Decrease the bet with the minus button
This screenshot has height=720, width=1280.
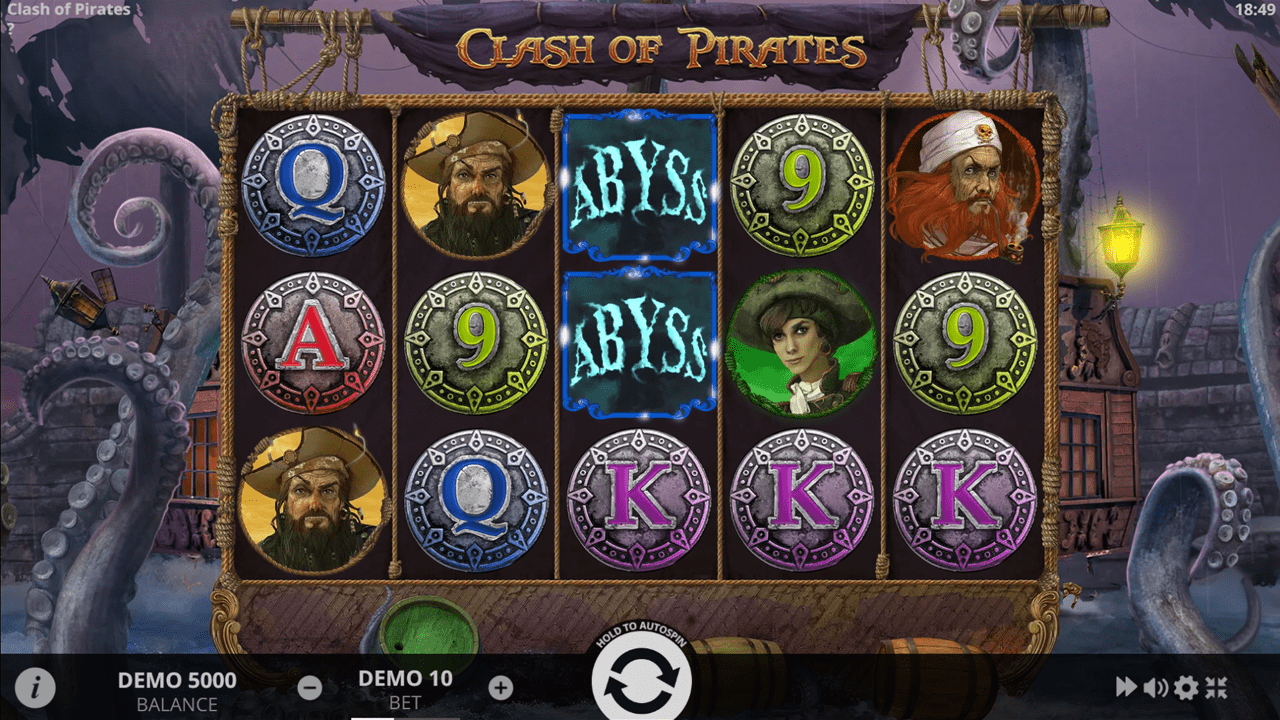[x=310, y=688]
